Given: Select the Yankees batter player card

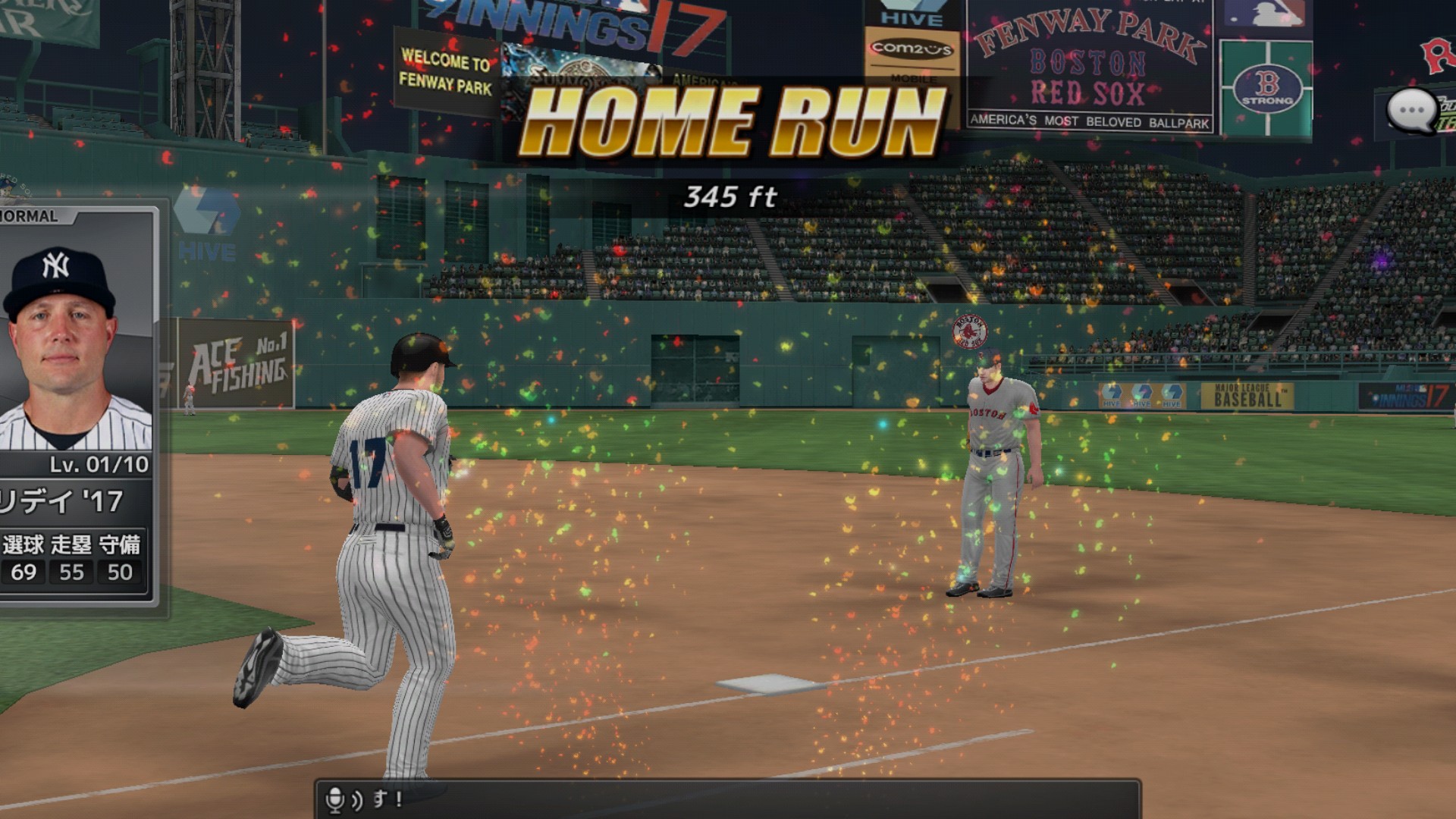Looking at the screenshot, I should coord(76,406).
